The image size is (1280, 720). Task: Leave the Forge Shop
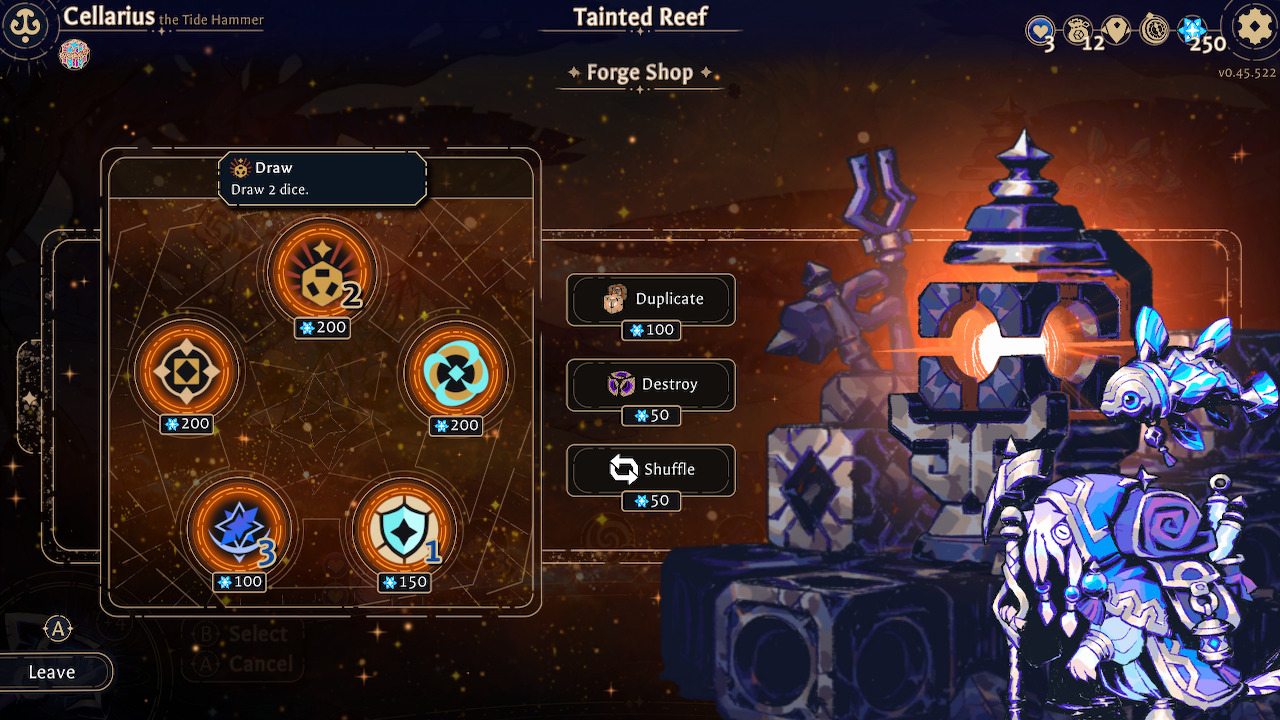click(53, 672)
